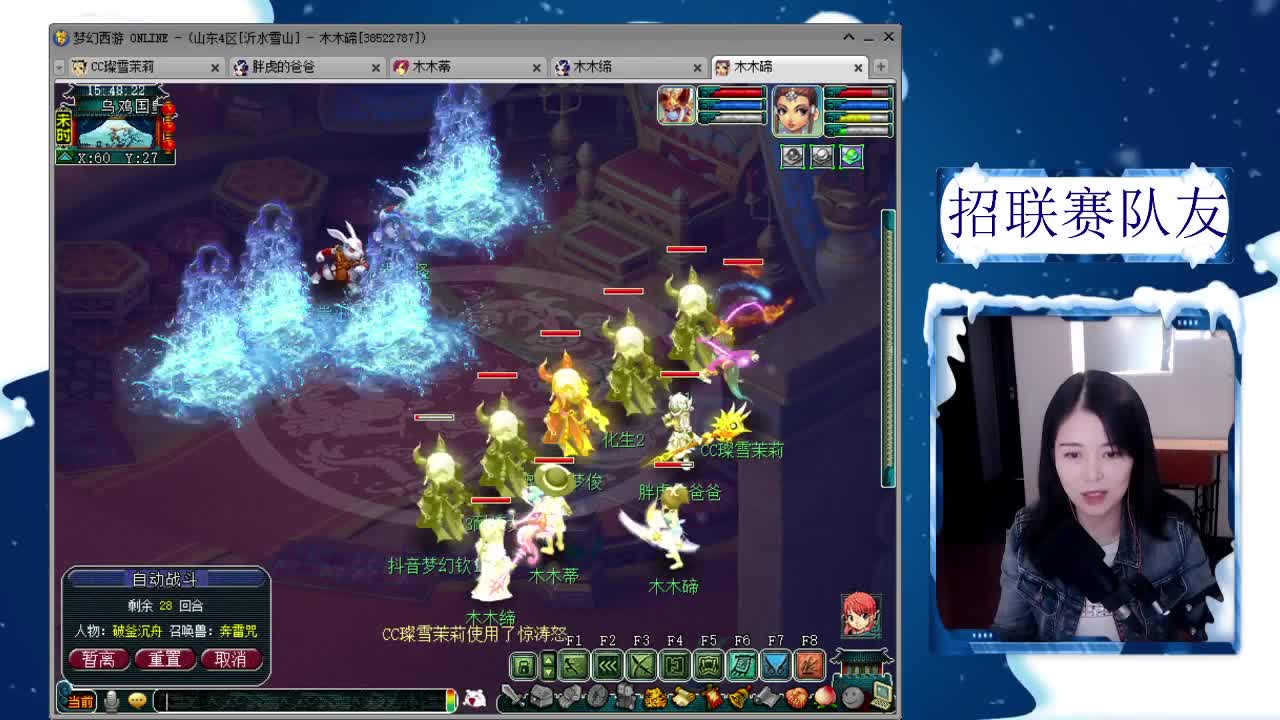Click the 取消 button to cancel auto-battle
Image resolution: width=1280 pixels, height=720 pixels.
(x=233, y=660)
